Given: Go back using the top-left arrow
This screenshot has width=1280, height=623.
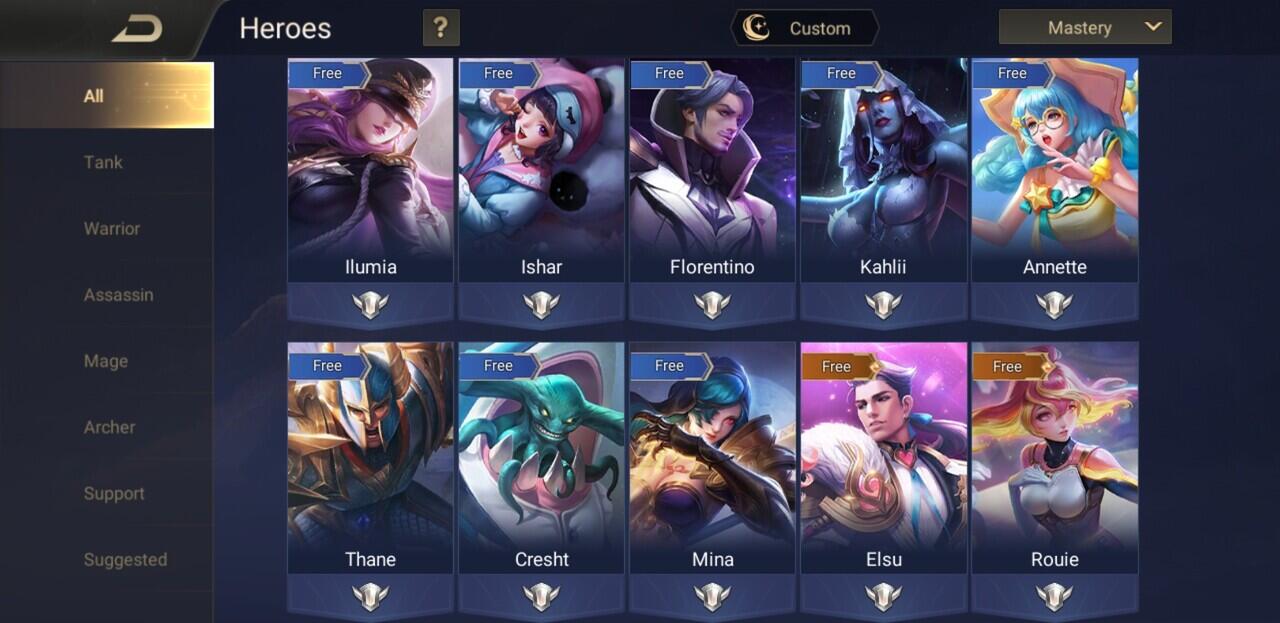Looking at the screenshot, I should (x=137, y=29).
